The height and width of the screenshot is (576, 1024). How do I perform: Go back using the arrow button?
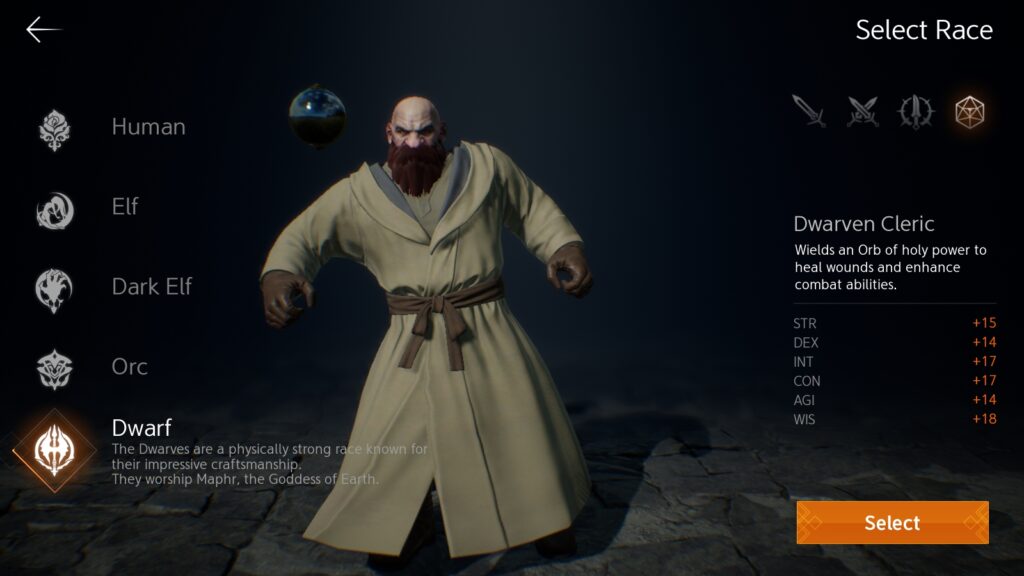42,30
